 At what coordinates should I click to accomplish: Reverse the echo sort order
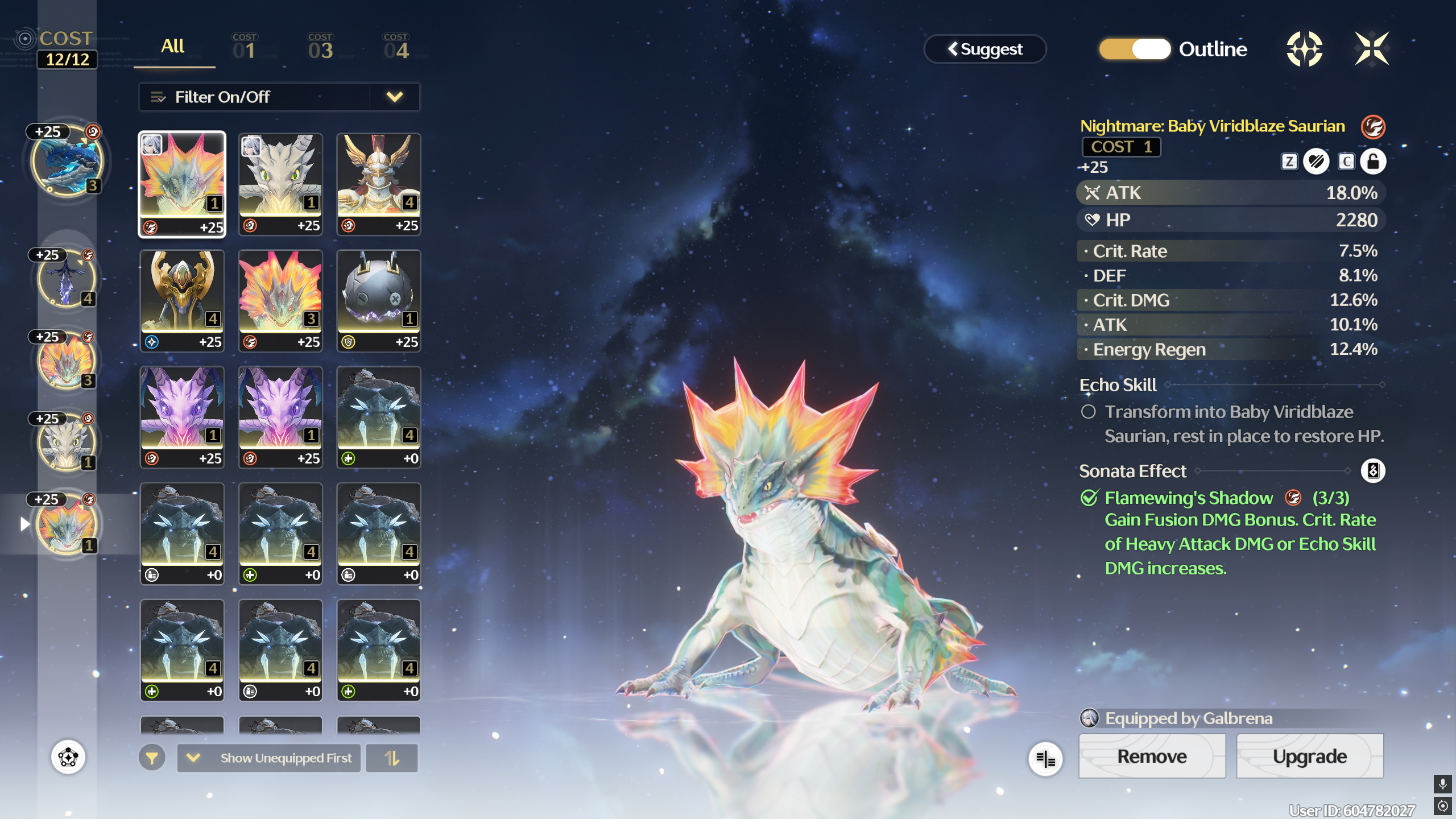click(x=392, y=758)
